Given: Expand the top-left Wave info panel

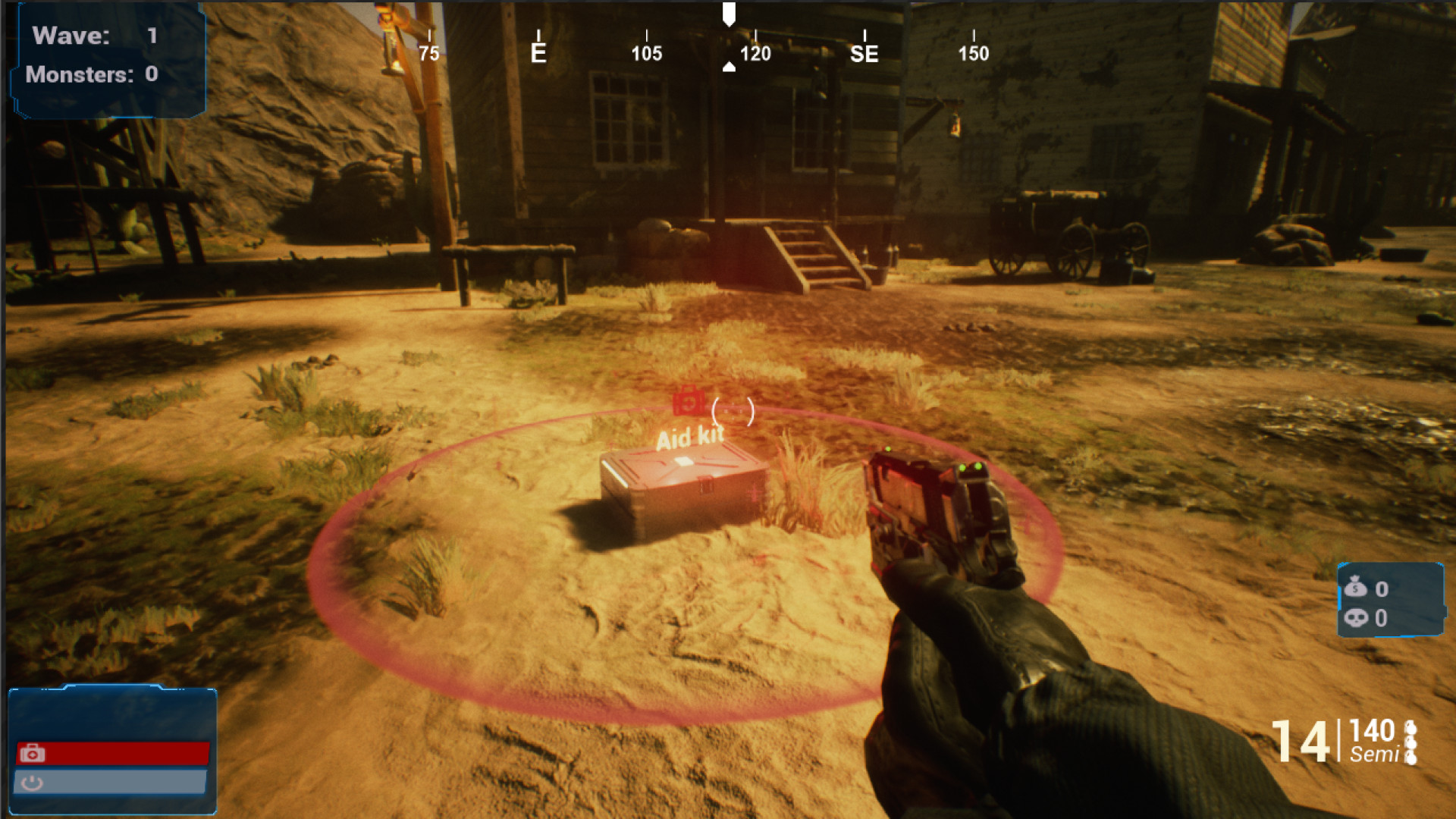Looking at the screenshot, I should tap(106, 57).
